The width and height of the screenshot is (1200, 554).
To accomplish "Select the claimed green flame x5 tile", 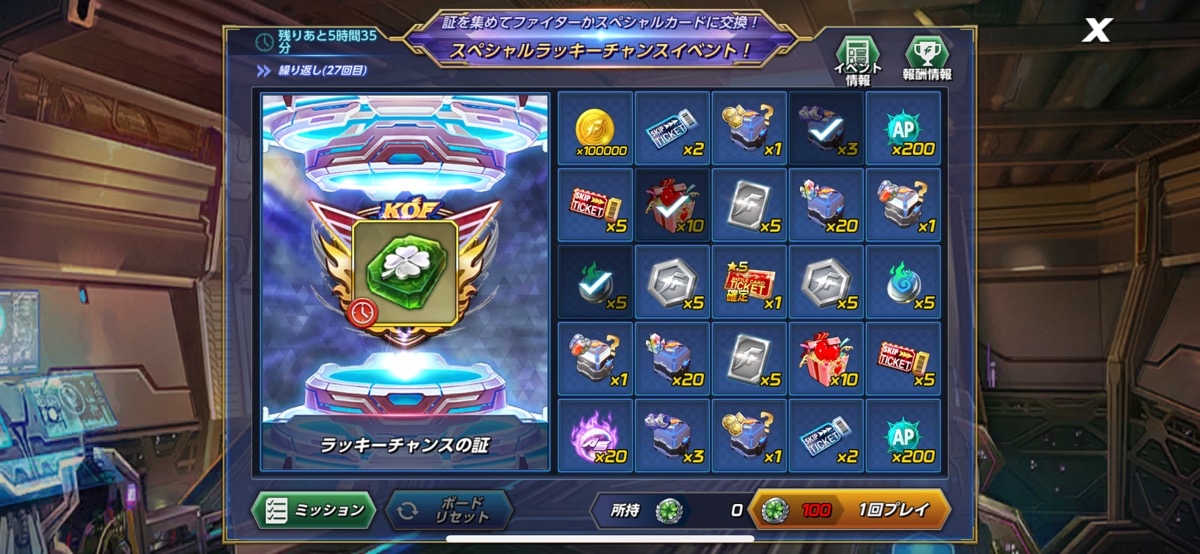I will pos(595,282).
